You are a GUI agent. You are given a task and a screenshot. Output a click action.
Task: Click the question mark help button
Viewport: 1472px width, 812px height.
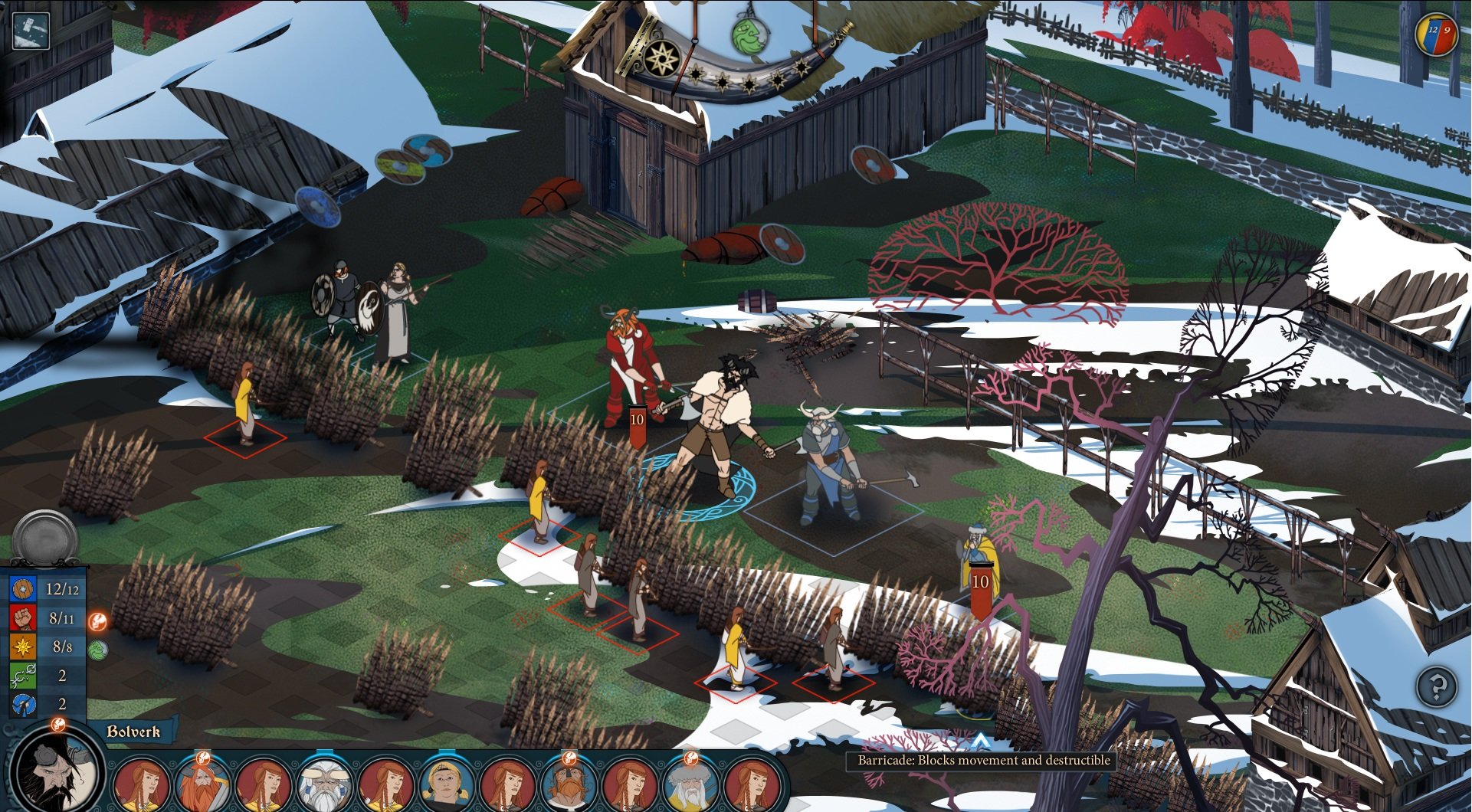click(x=1436, y=686)
